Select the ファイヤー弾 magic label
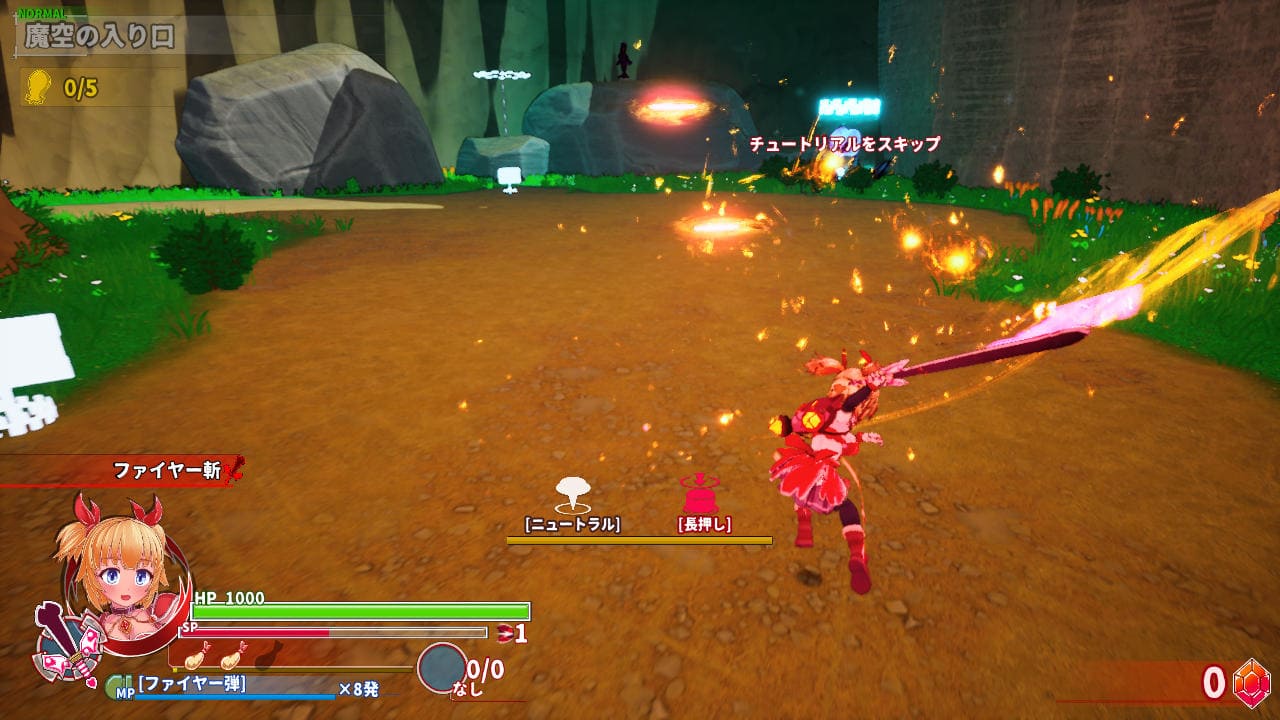This screenshot has width=1280, height=720. click(192, 685)
